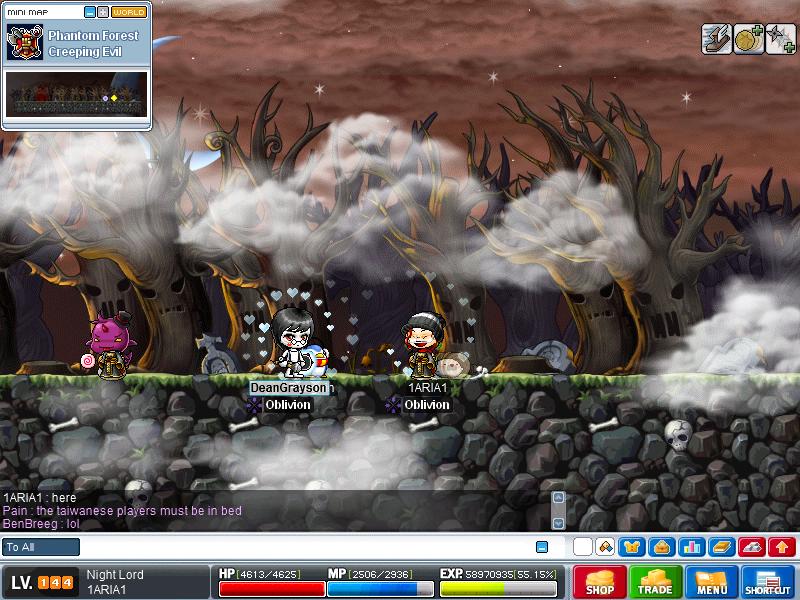
Task: Open the TRADE market button
Action: pyautogui.click(x=656, y=582)
